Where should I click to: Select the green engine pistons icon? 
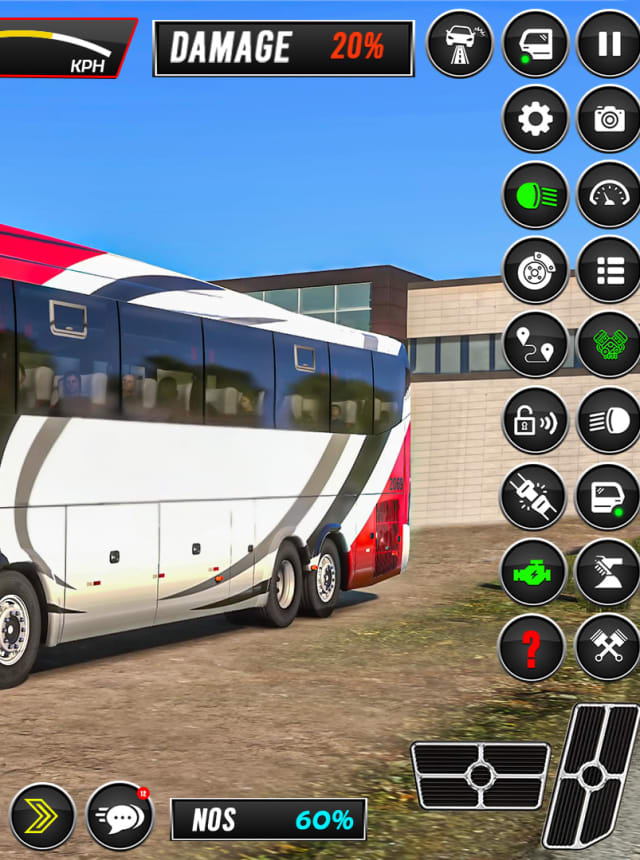click(608, 345)
